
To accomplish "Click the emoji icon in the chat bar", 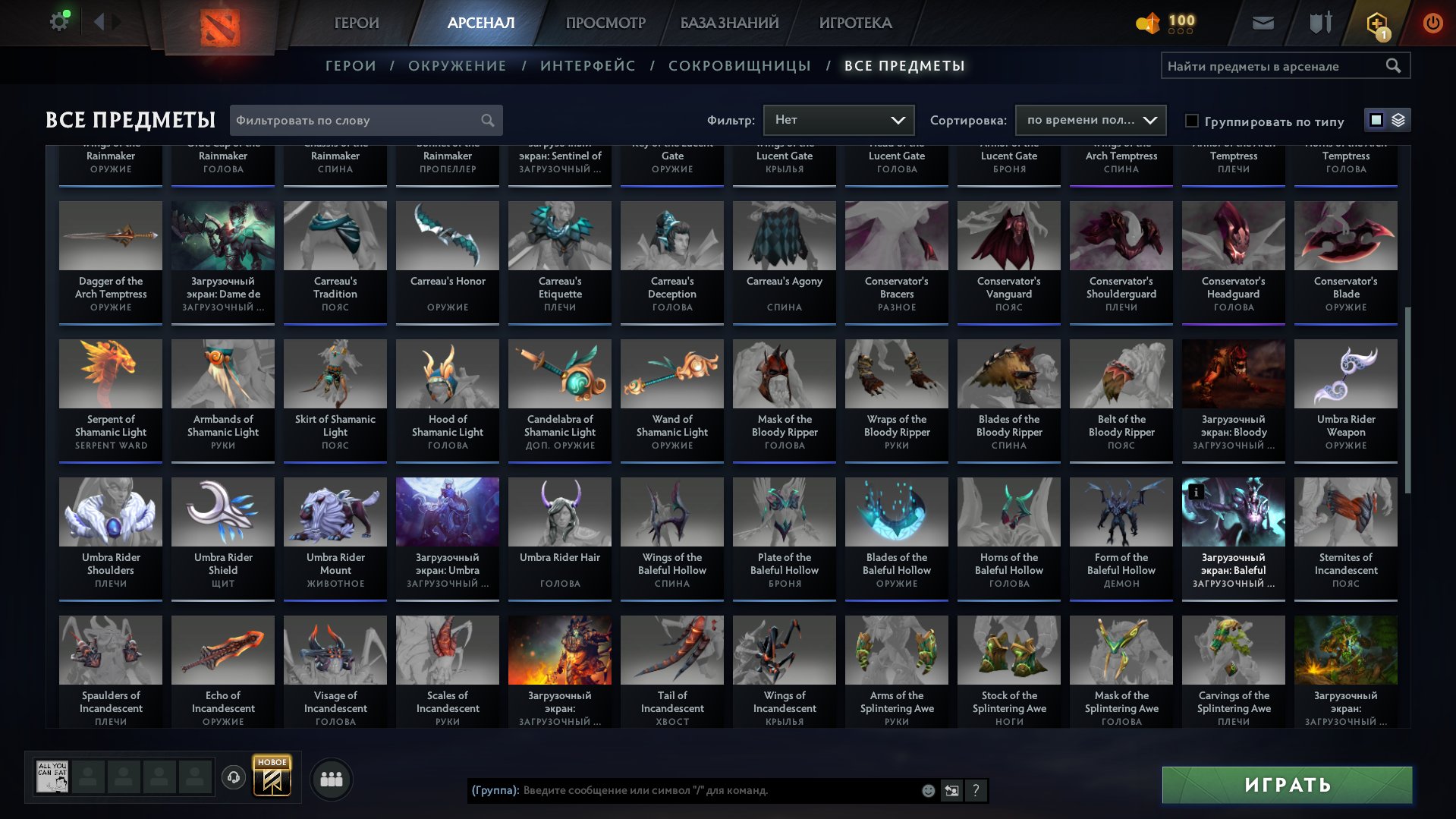I will click(x=927, y=791).
